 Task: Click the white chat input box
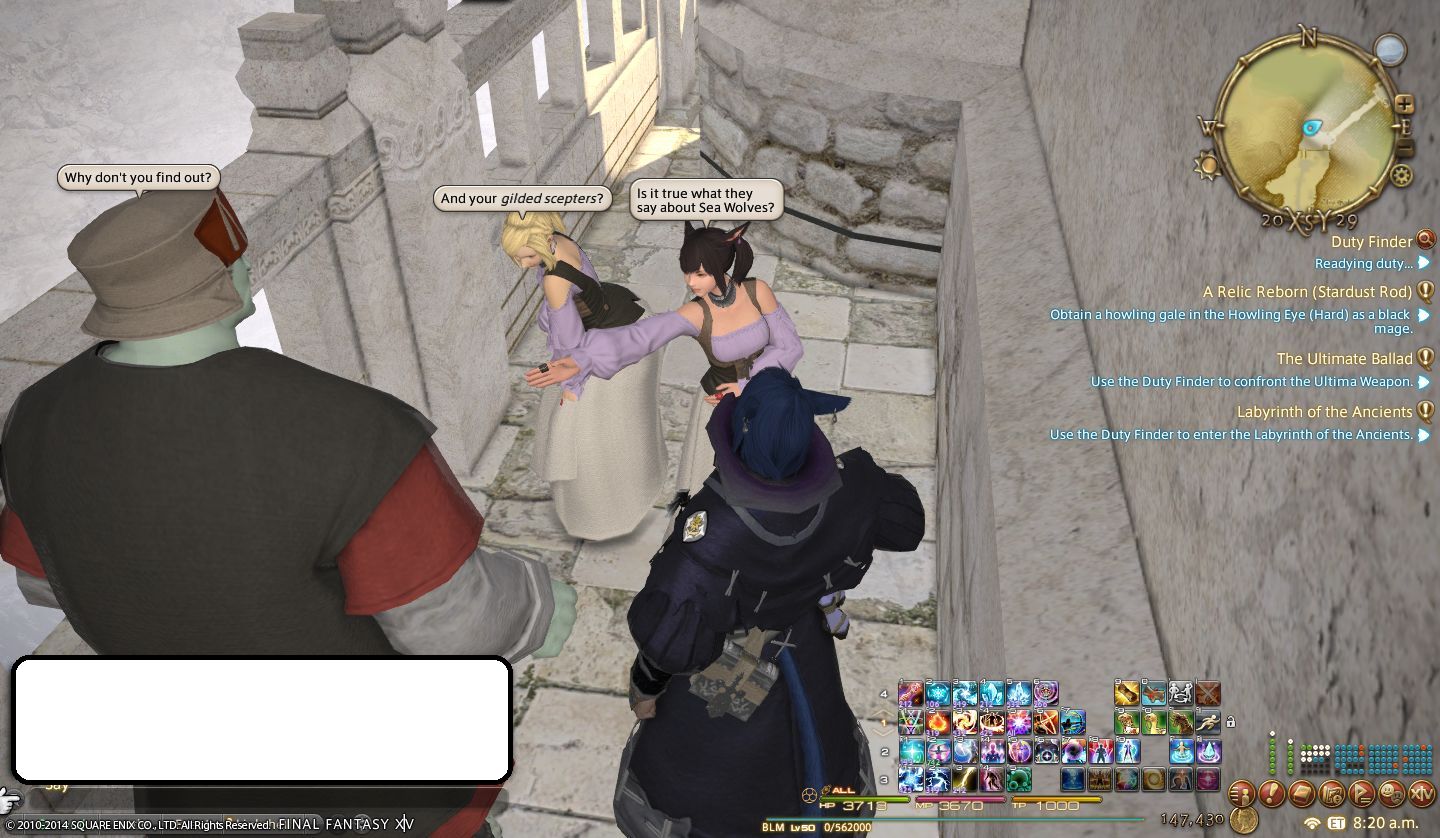[261, 719]
